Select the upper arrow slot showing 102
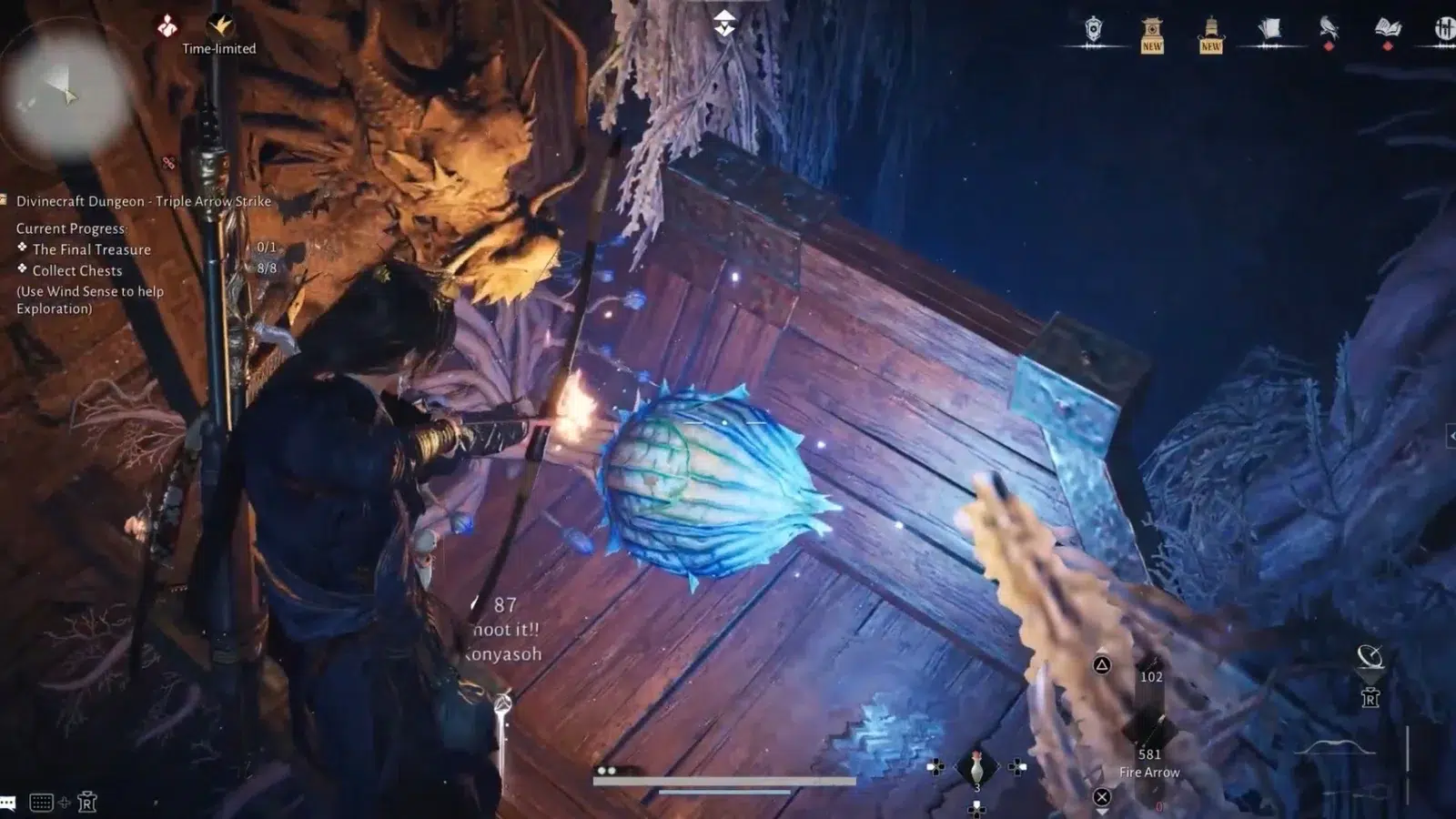The height and width of the screenshot is (819, 1456). [x=1151, y=678]
